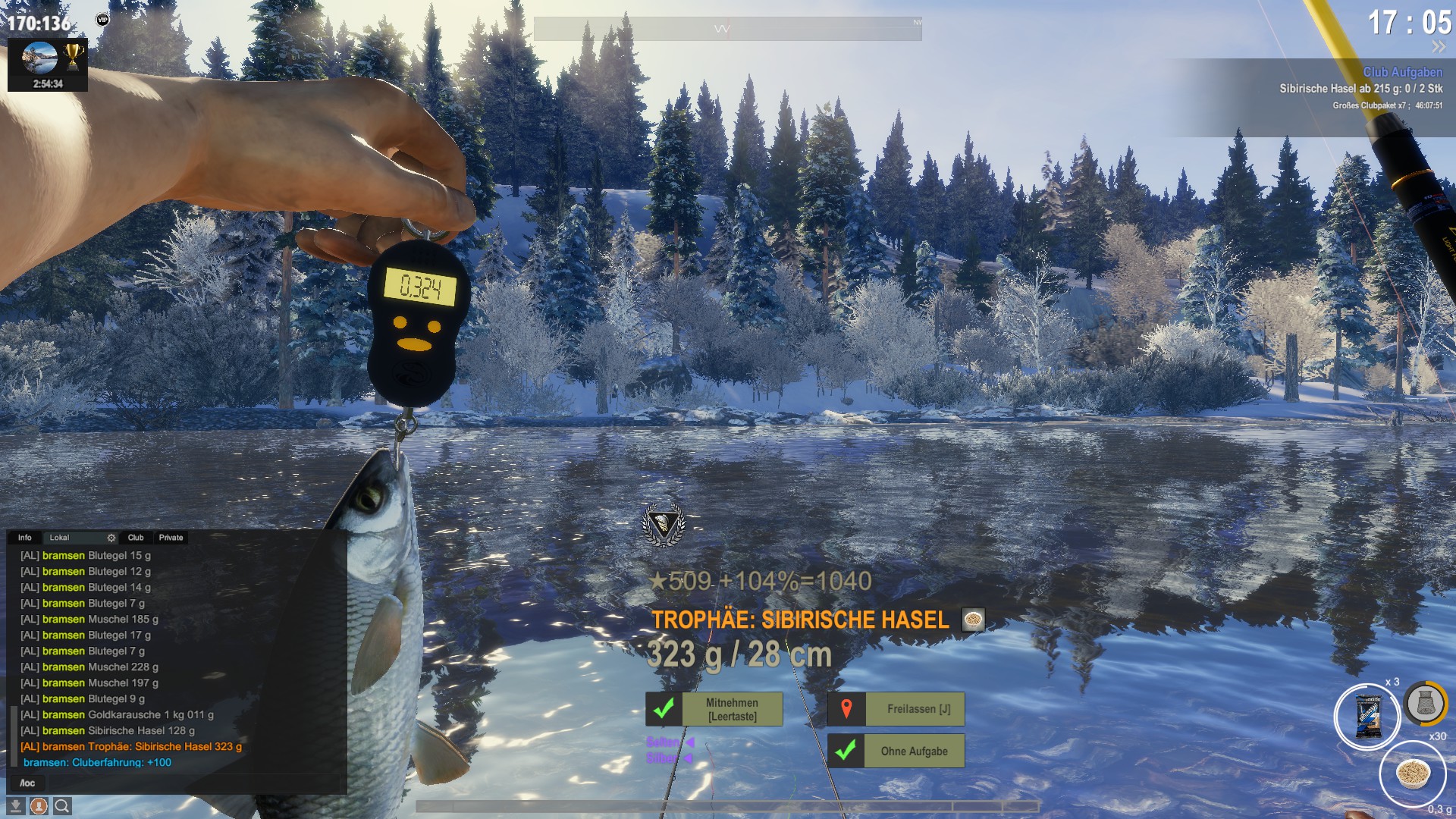Open the lake location thumbnail
Screen dimensions: 1456x819
click(x=39, y=58)
